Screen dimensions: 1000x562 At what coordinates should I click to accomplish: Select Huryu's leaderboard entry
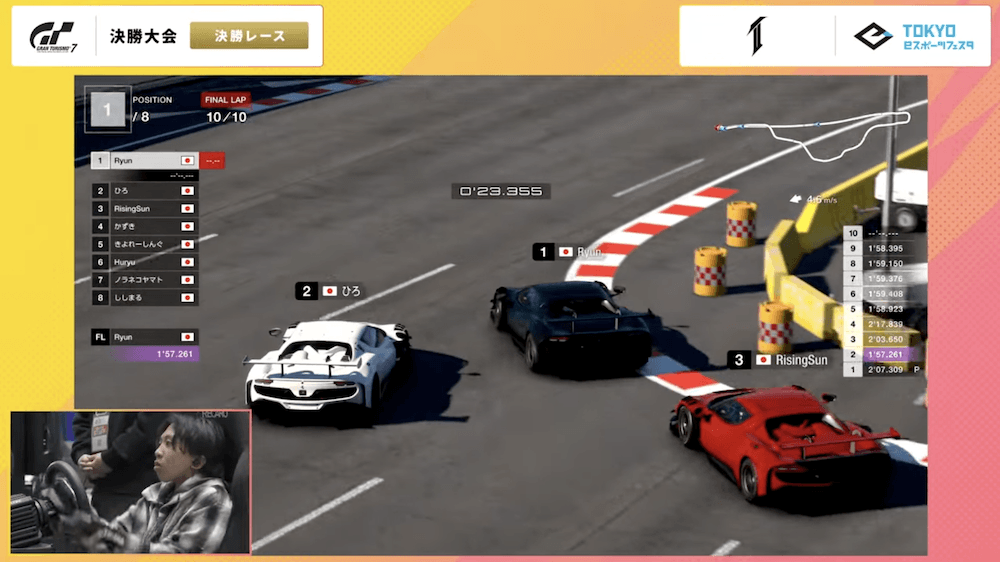coord(145,262)
